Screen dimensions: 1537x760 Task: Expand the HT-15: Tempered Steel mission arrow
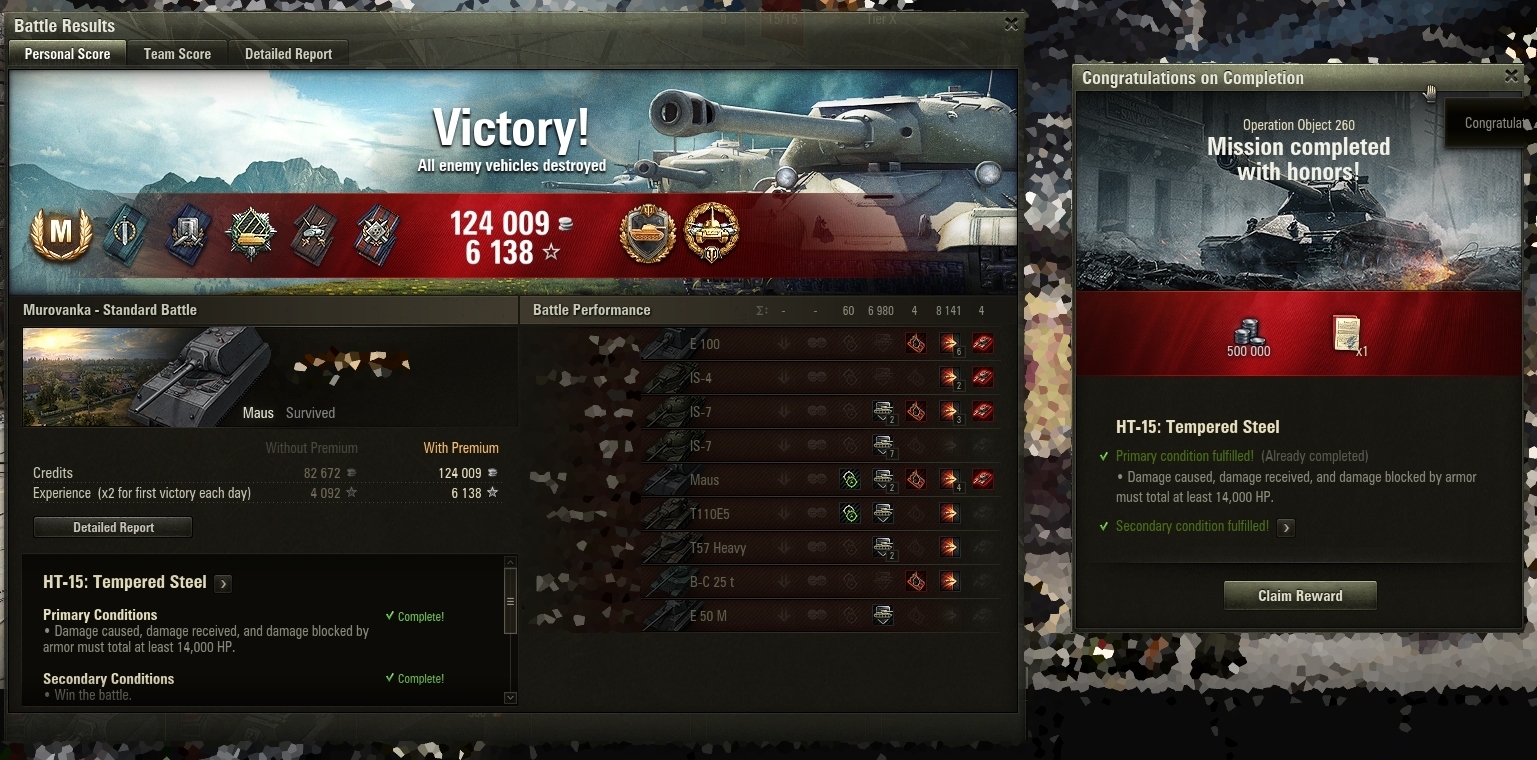(x=223, y=584)
